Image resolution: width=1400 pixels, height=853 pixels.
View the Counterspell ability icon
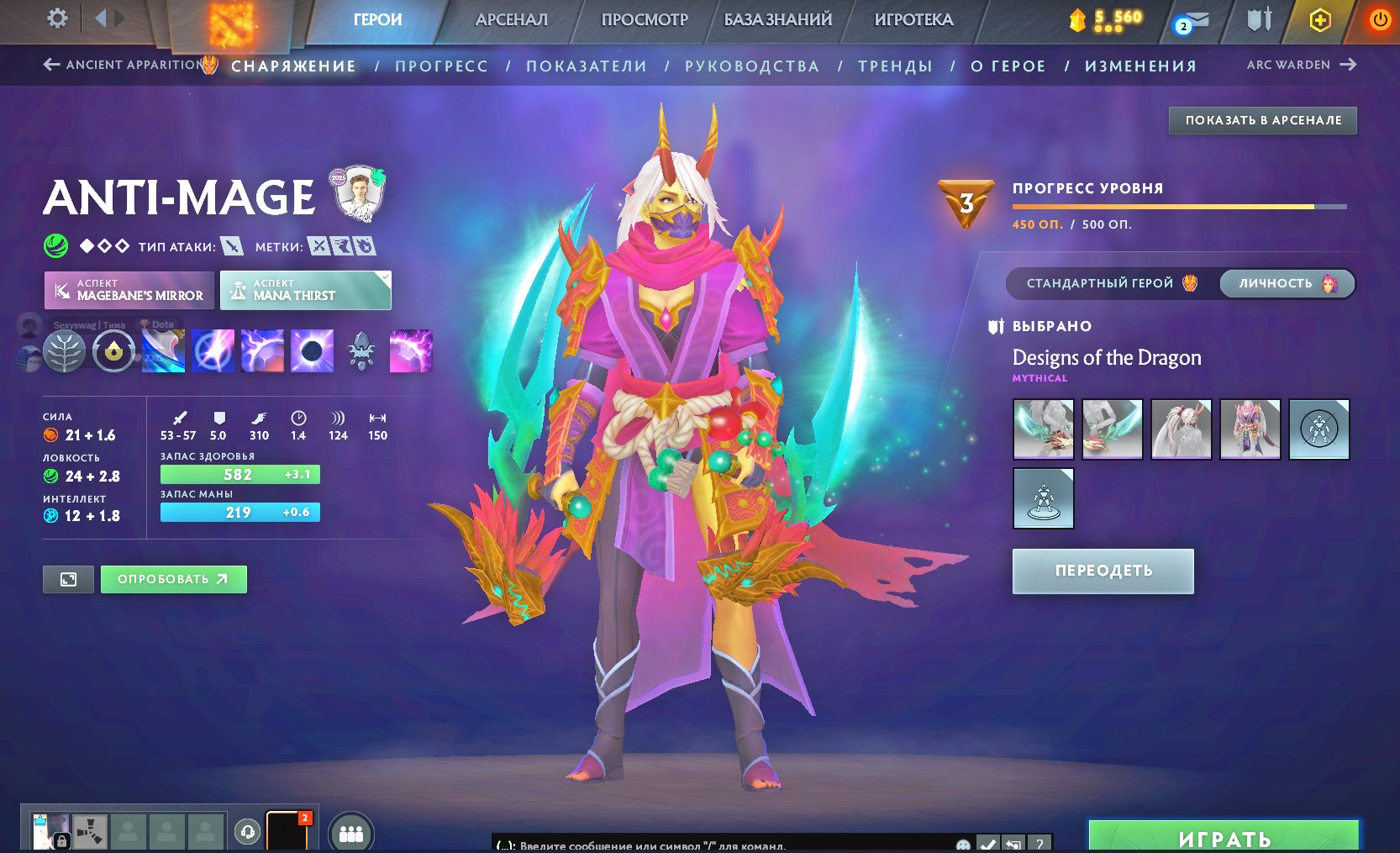pyautogui.click(x=262, y=351)
